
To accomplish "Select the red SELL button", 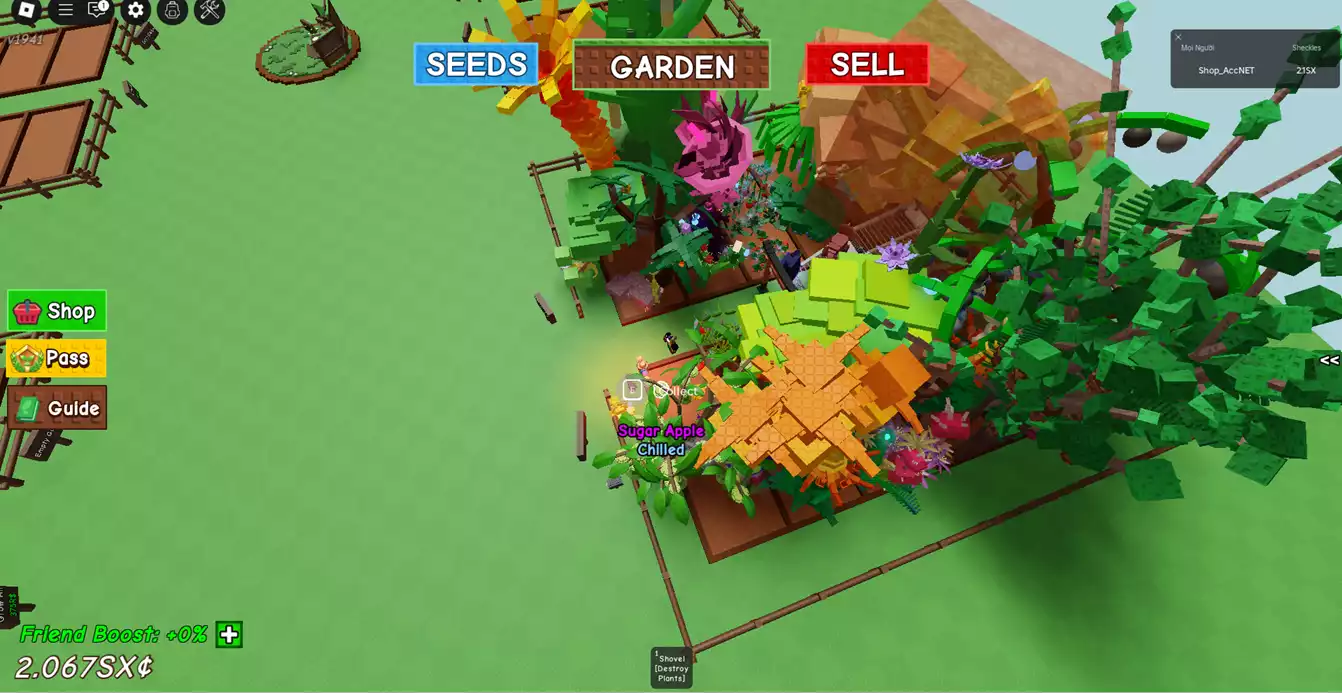I will 867,65.
